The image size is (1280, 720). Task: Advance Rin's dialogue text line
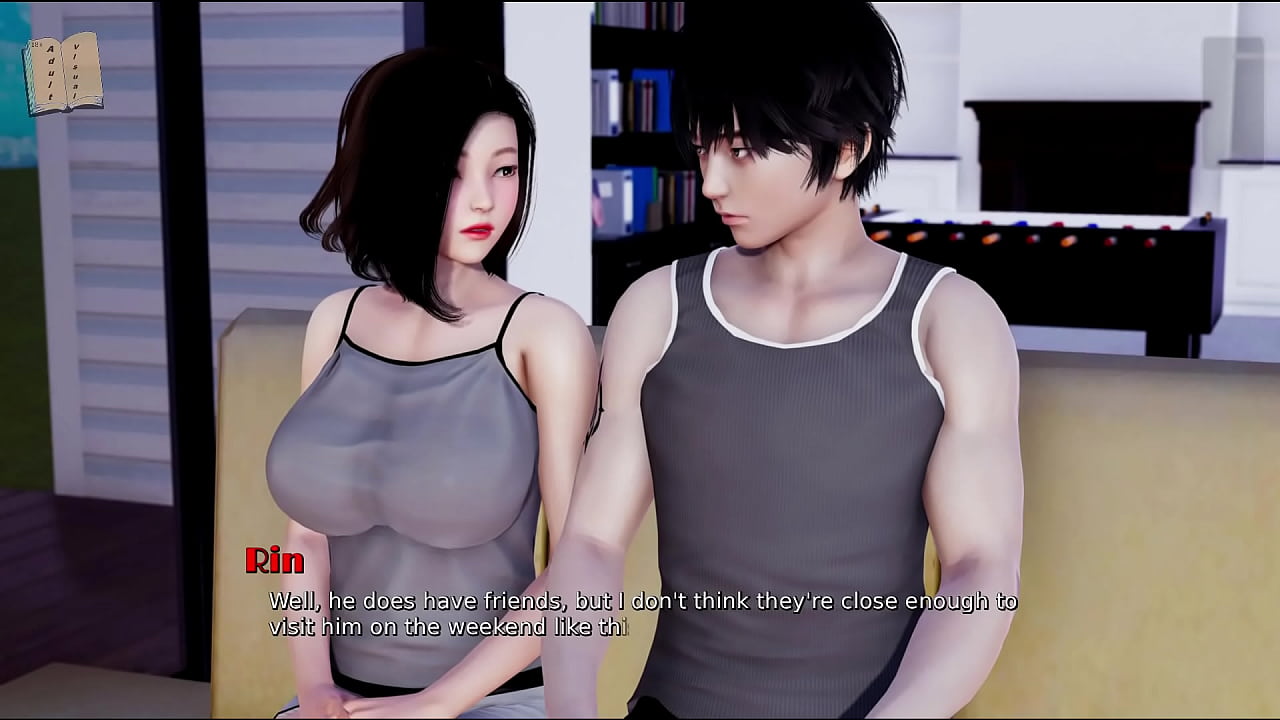click(x=642, y=614)
